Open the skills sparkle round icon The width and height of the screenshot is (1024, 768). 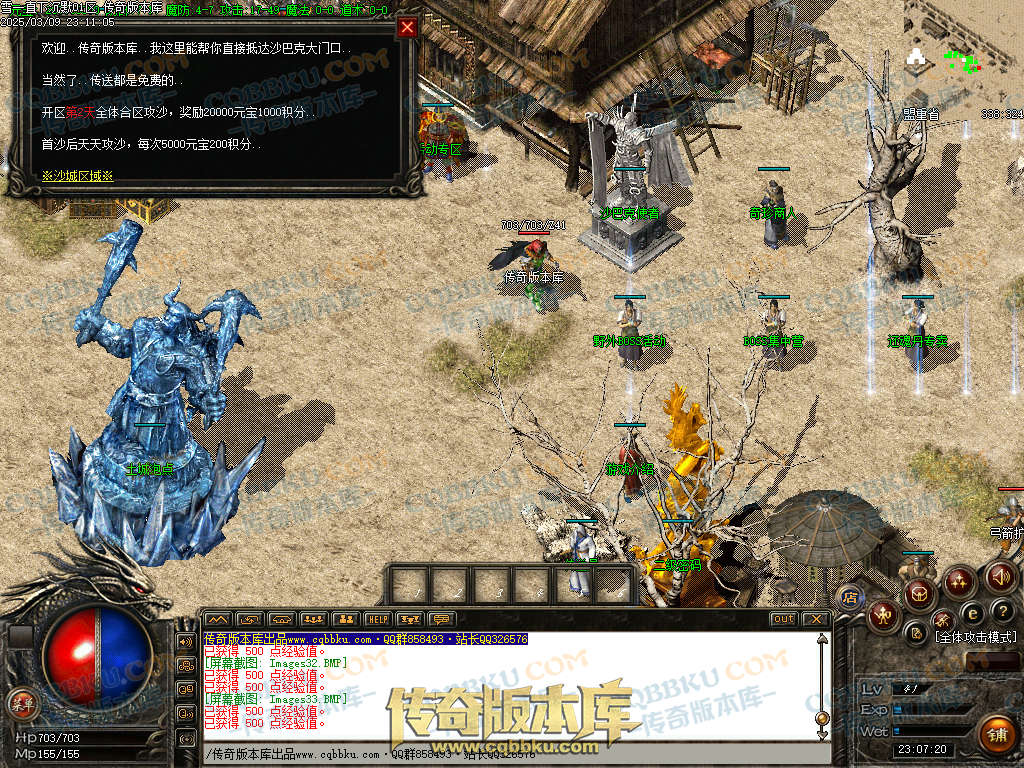point(959,580)
